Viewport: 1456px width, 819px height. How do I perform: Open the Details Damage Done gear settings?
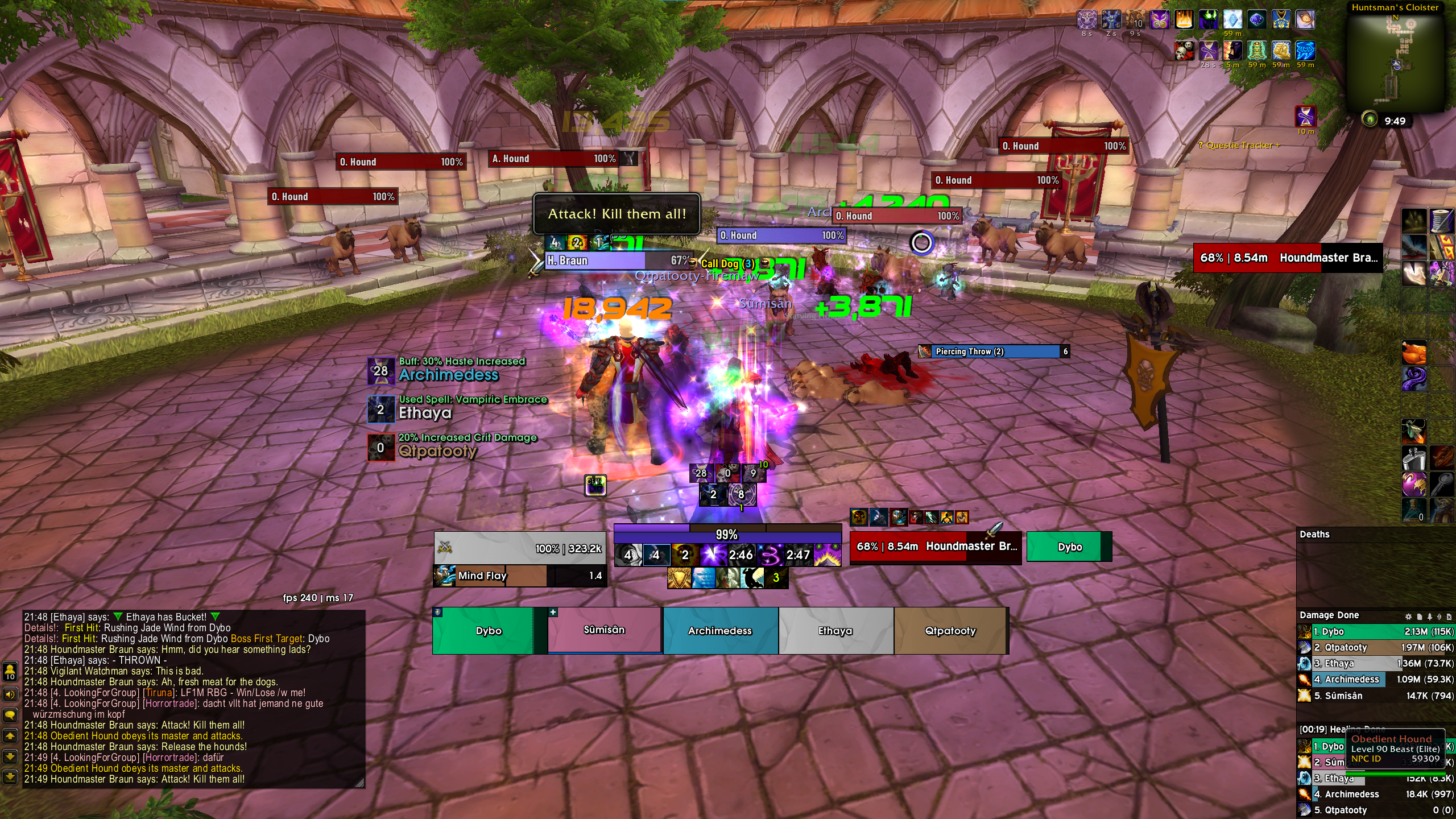1408,616
